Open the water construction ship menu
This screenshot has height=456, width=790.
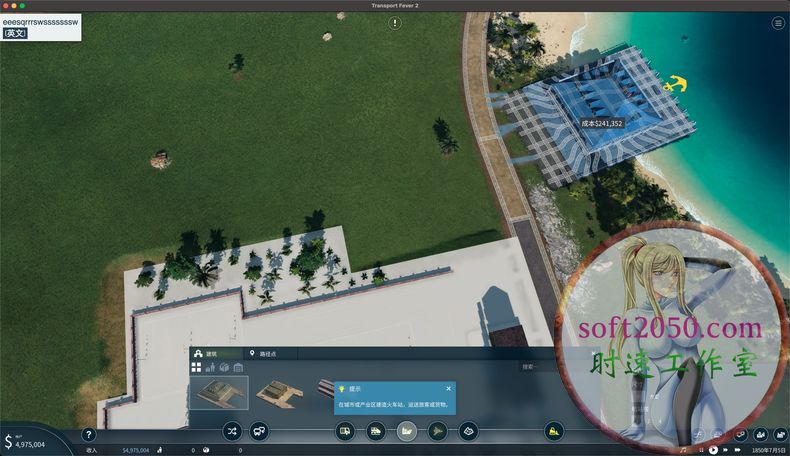click(407, 432)
